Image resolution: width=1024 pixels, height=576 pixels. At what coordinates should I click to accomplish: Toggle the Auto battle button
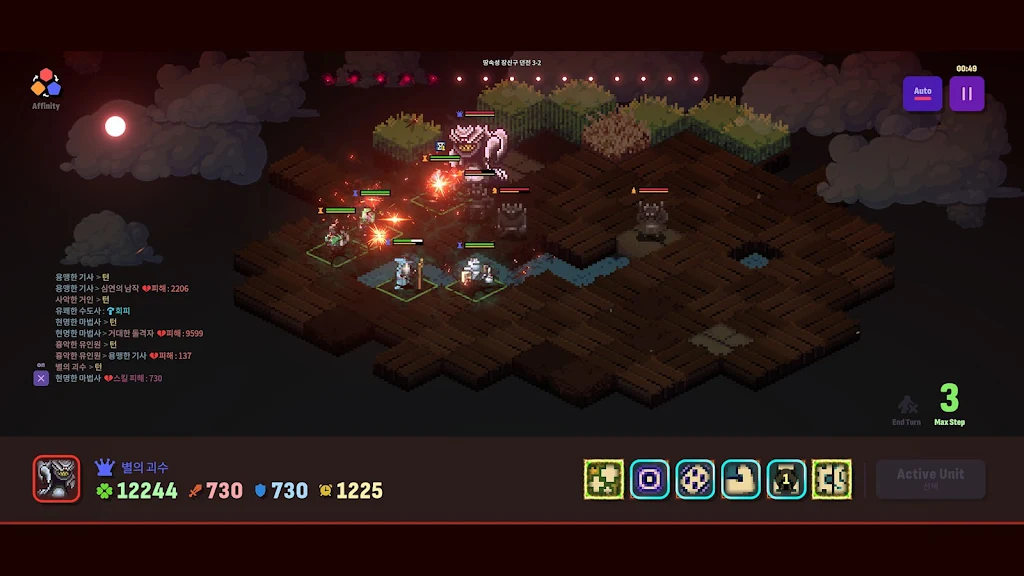pyautogui.click(x=922, y=94)
